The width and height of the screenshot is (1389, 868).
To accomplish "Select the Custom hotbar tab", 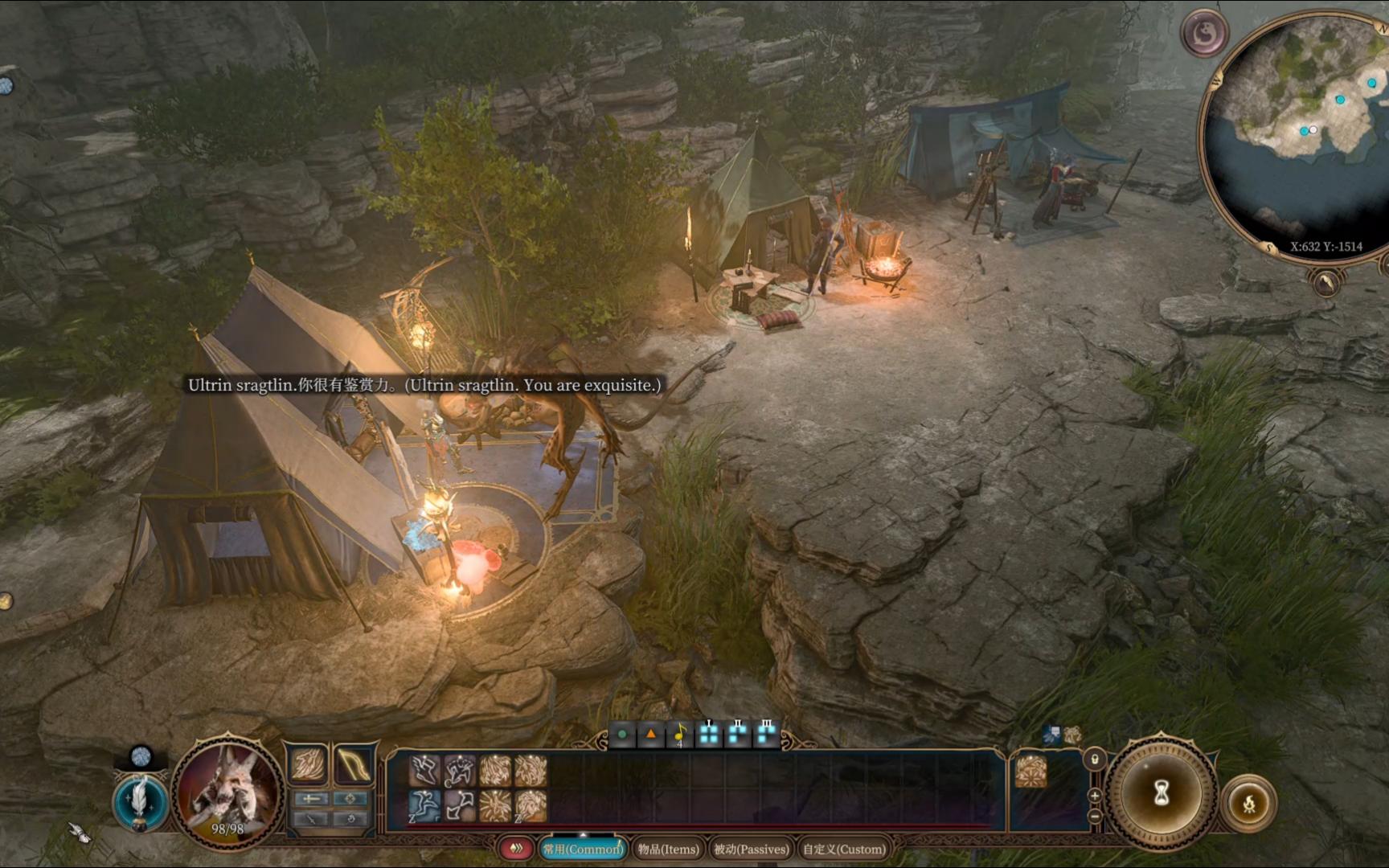I will pyautogui.click(x=844, y=849).
